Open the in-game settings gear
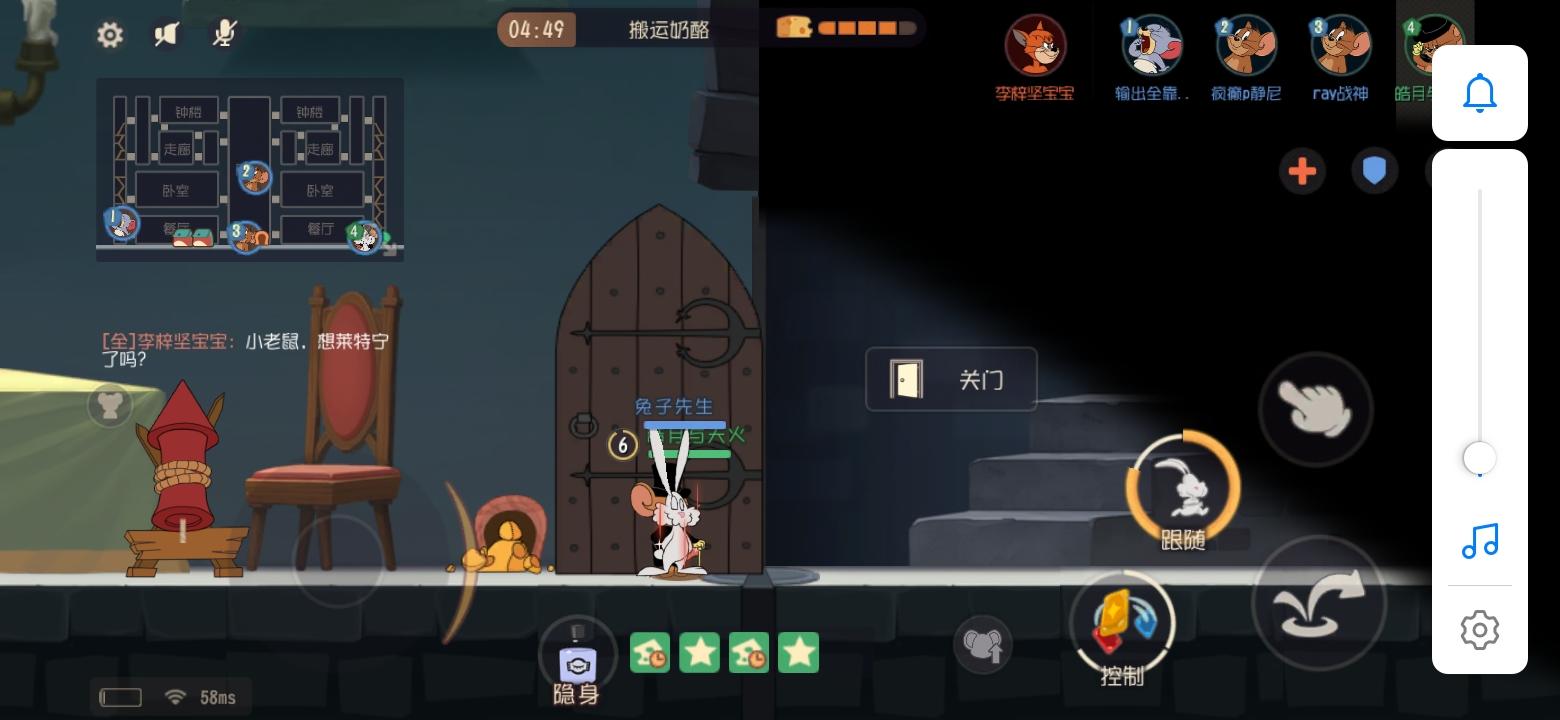 (x=110, y=34)
